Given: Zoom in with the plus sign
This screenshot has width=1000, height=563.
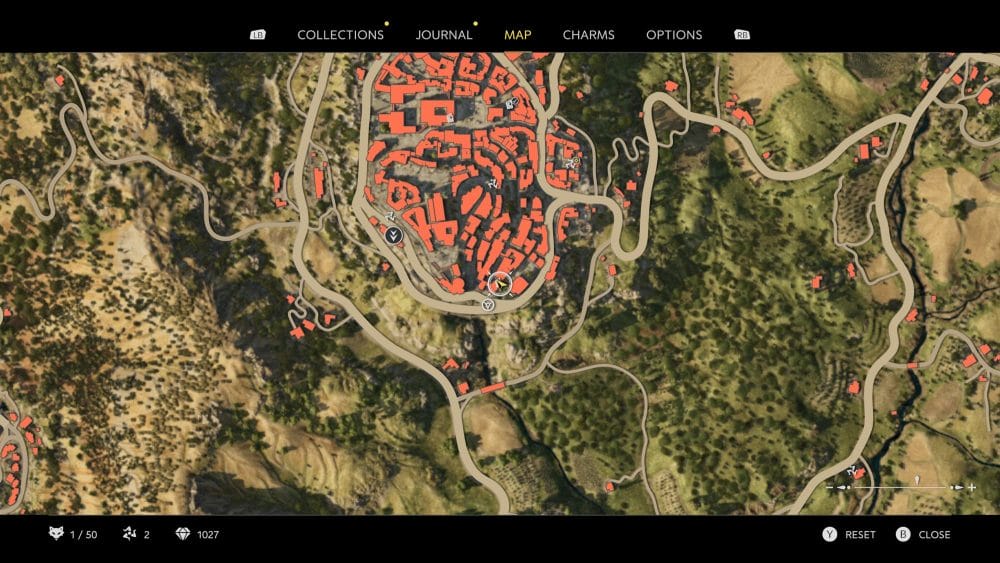Looking at the screenshot, I should tap(971, 487).
